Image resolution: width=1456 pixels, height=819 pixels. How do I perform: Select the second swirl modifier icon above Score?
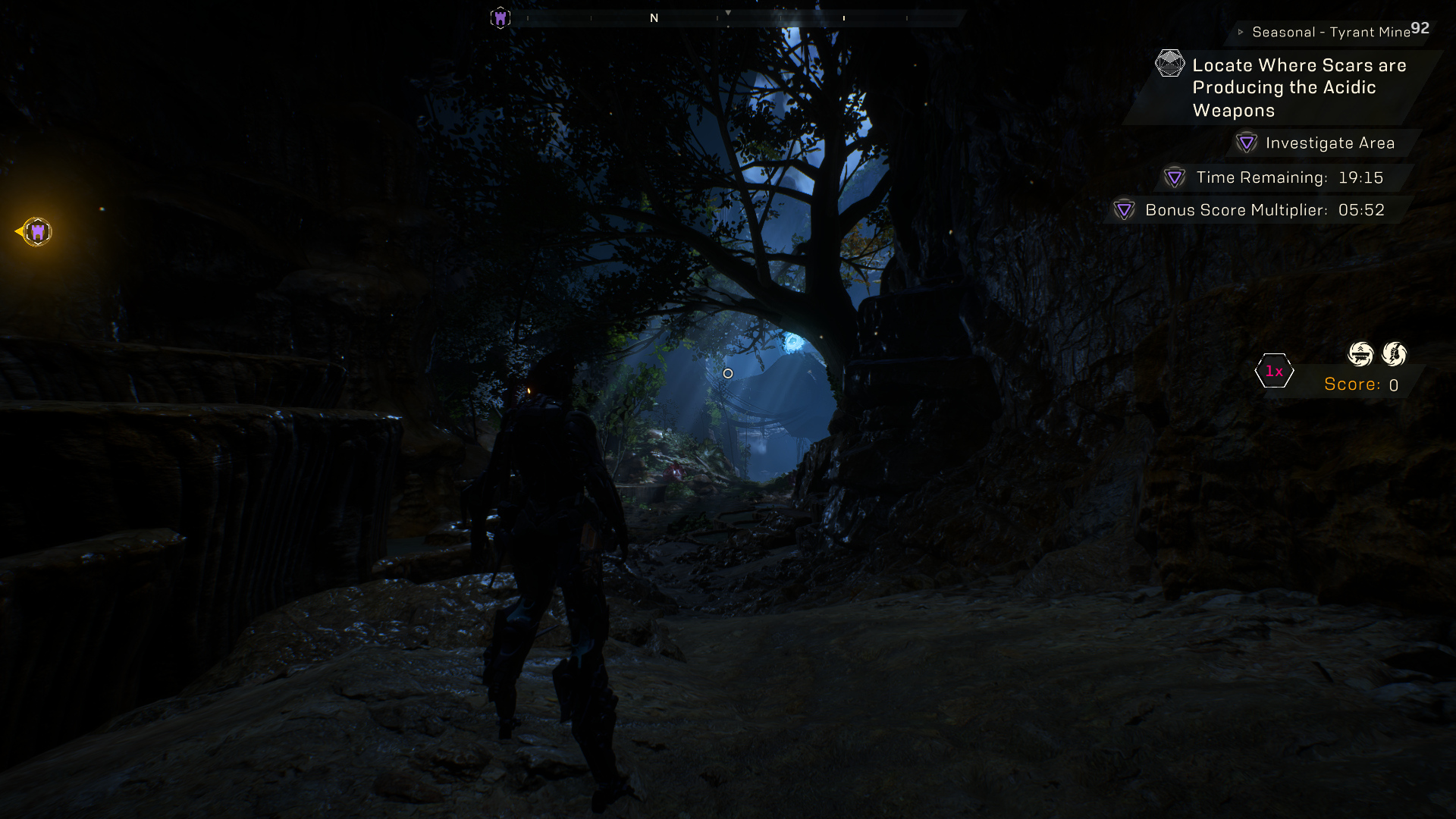pyautogui.click(x=1394, y=353)
